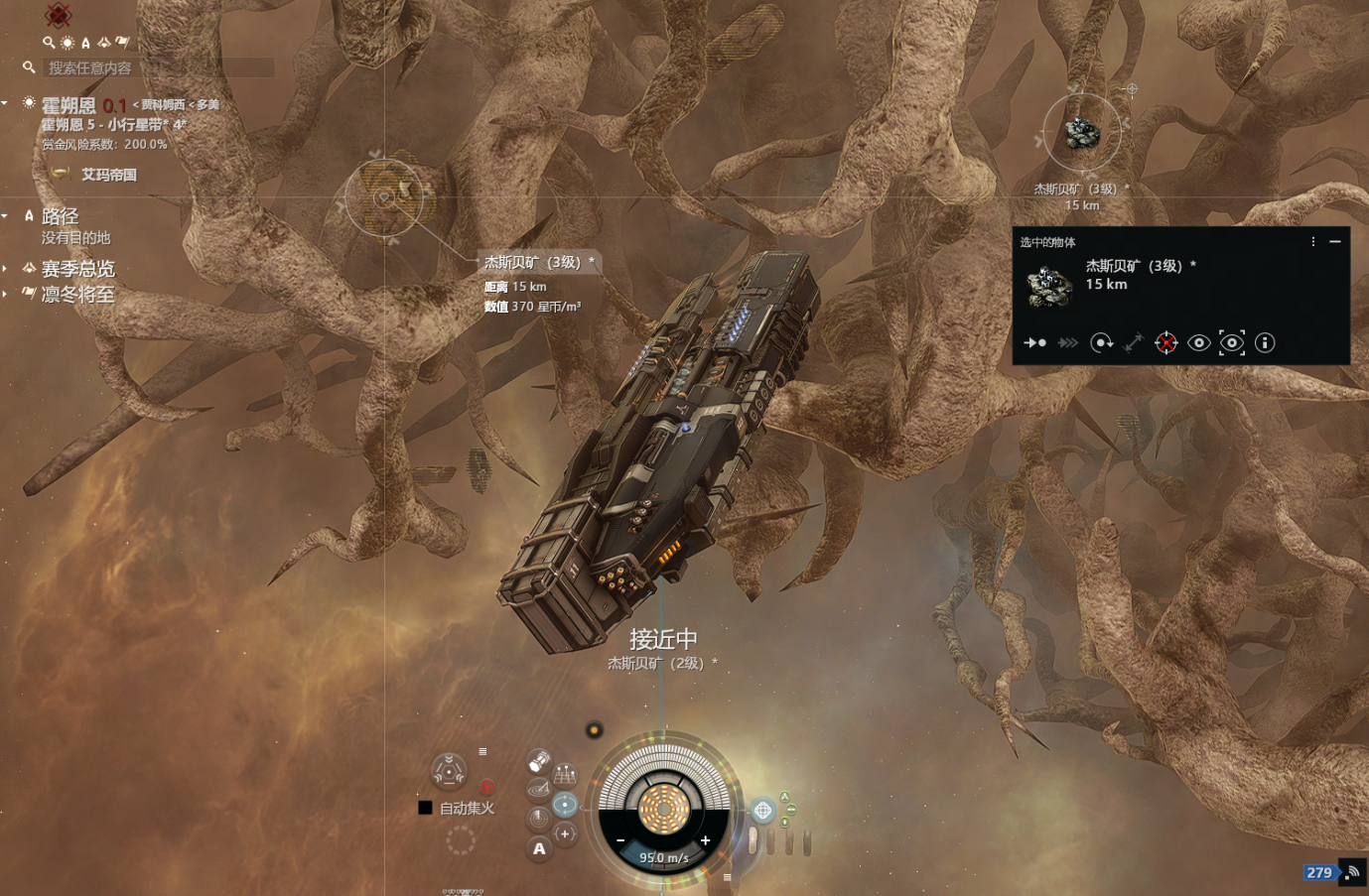Screen dimensions: 1369x896
Task: Collapse the 路径 route section
Action: 5,215
